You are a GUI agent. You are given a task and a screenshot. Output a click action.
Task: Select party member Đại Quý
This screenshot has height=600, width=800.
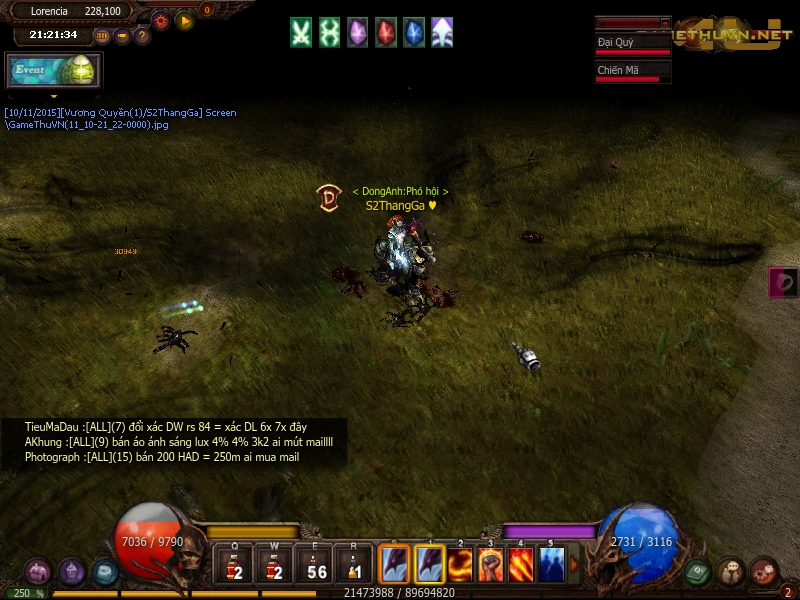click(632, 43)
